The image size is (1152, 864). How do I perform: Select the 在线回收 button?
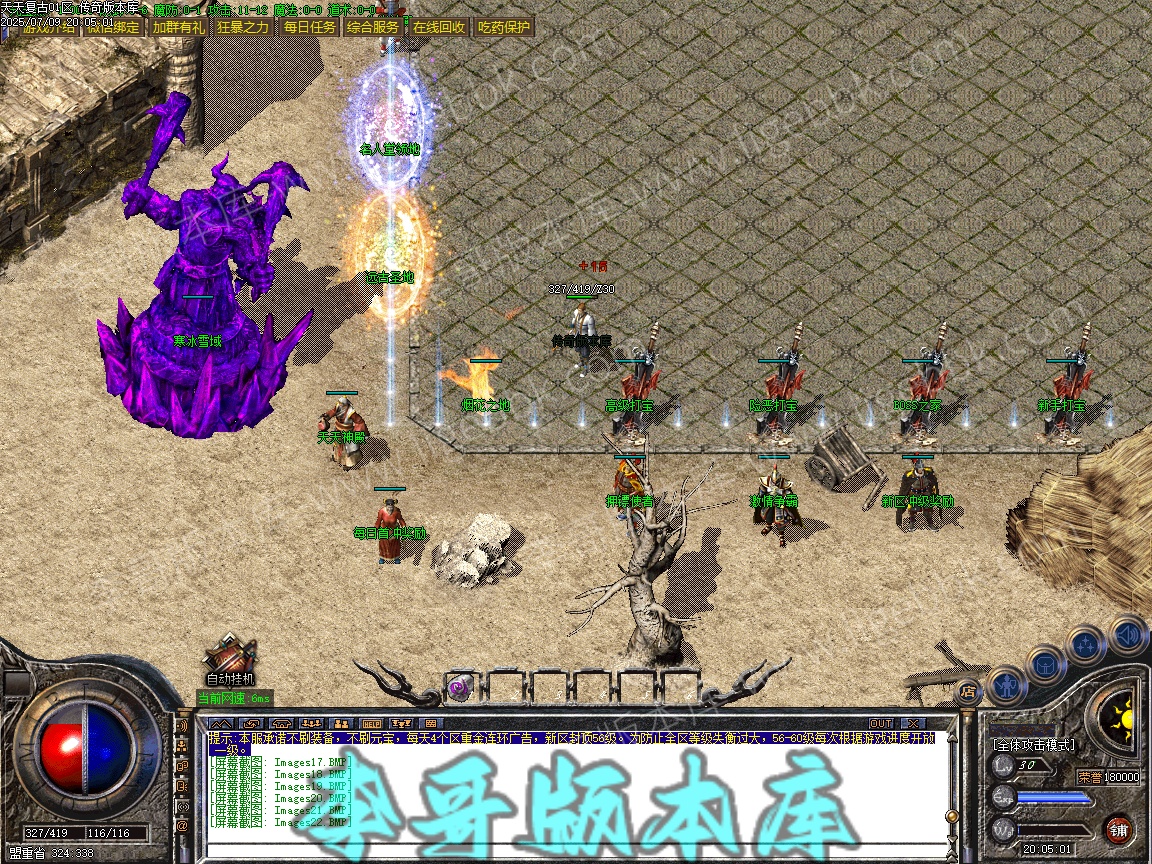(x=438, y=27)
